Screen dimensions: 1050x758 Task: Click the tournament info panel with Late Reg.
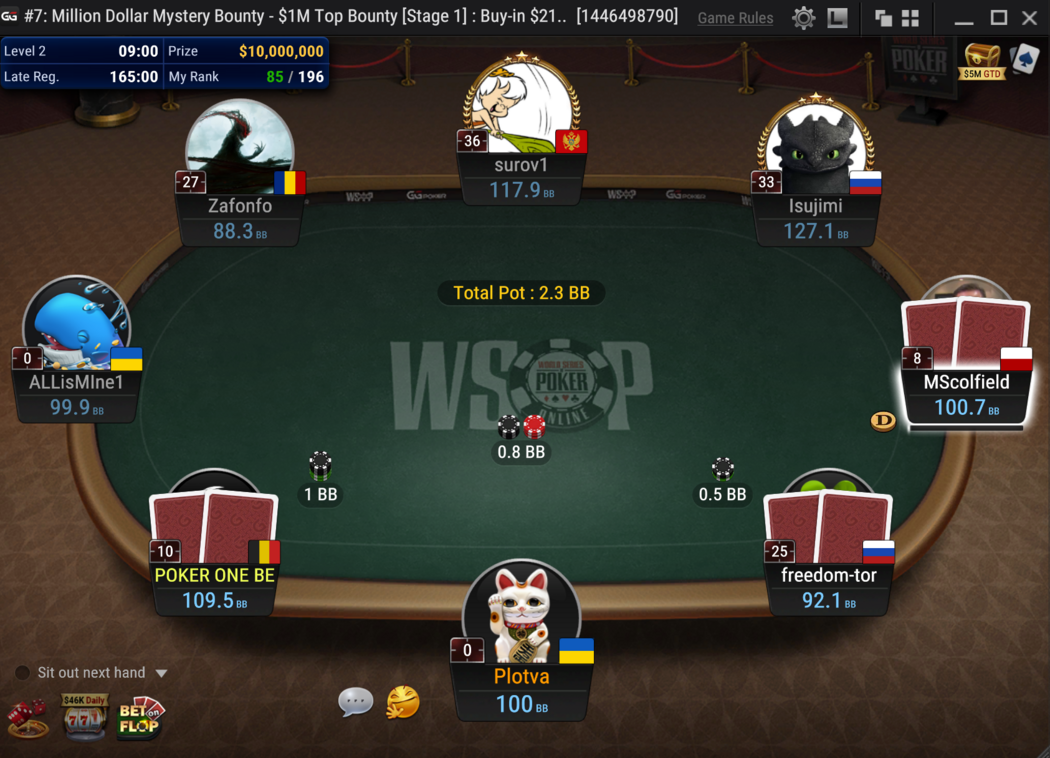pos(165,64)
